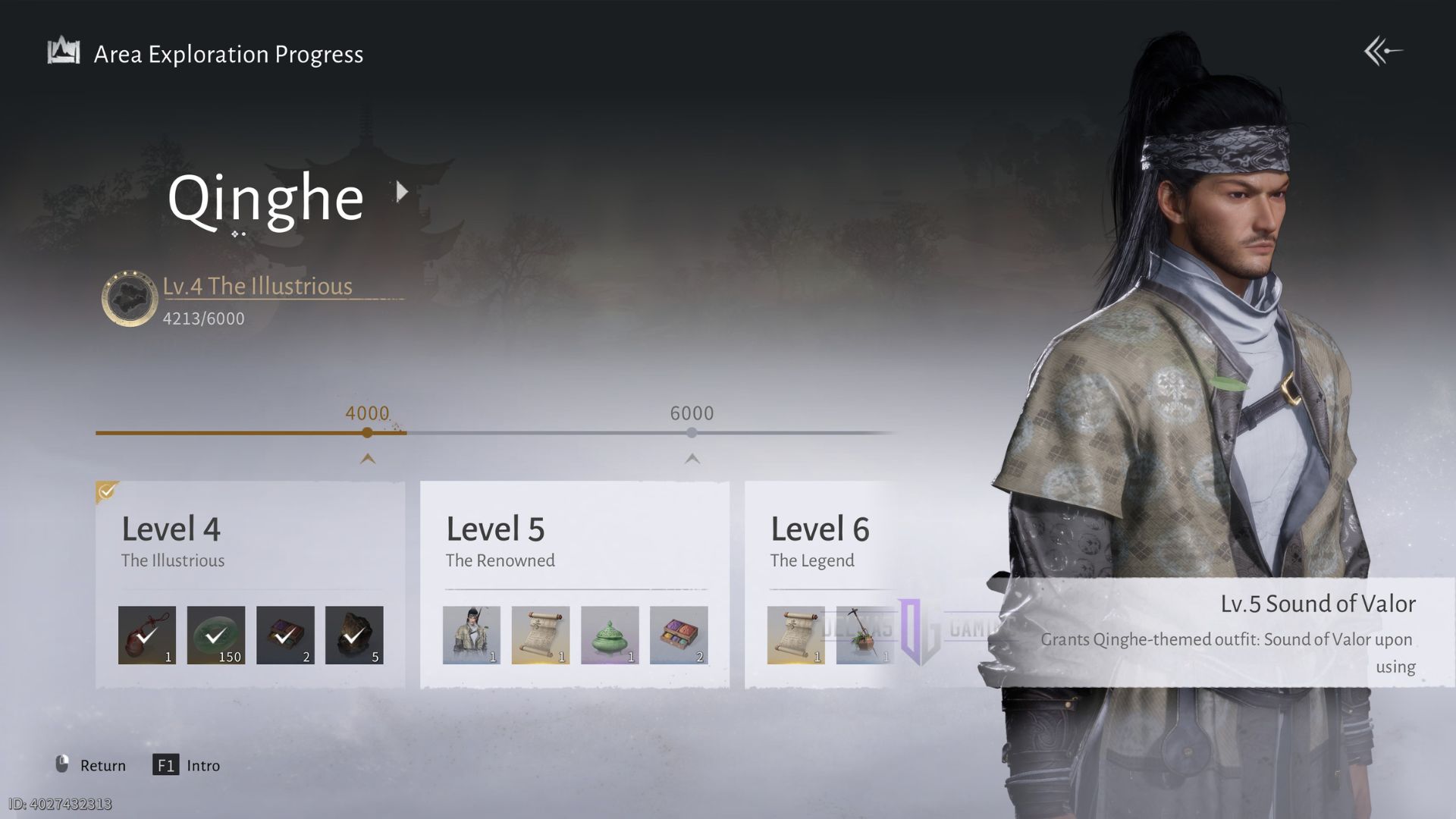Click the potted plant reward in Level 6

click(864, 635)
